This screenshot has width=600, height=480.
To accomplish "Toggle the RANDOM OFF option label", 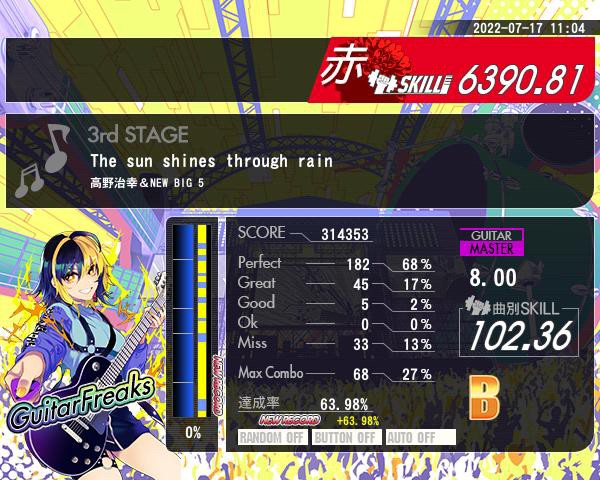I will pyautogui.click(x=272, y=437).
